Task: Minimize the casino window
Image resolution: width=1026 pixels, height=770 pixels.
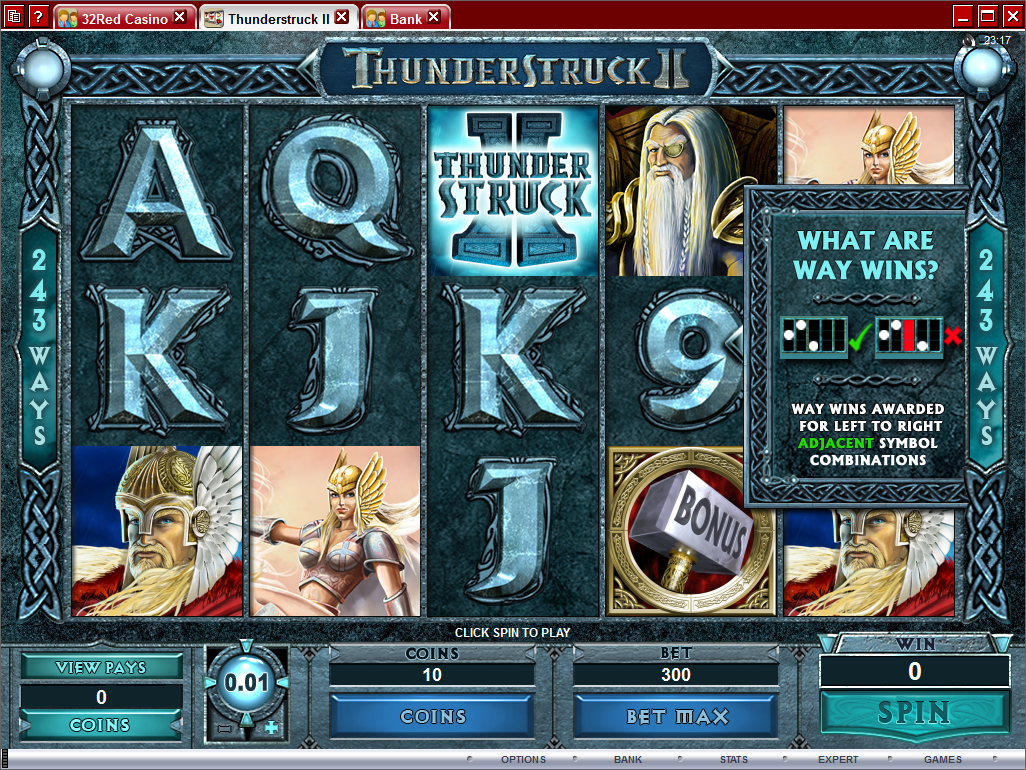Action: coord(963,16)
